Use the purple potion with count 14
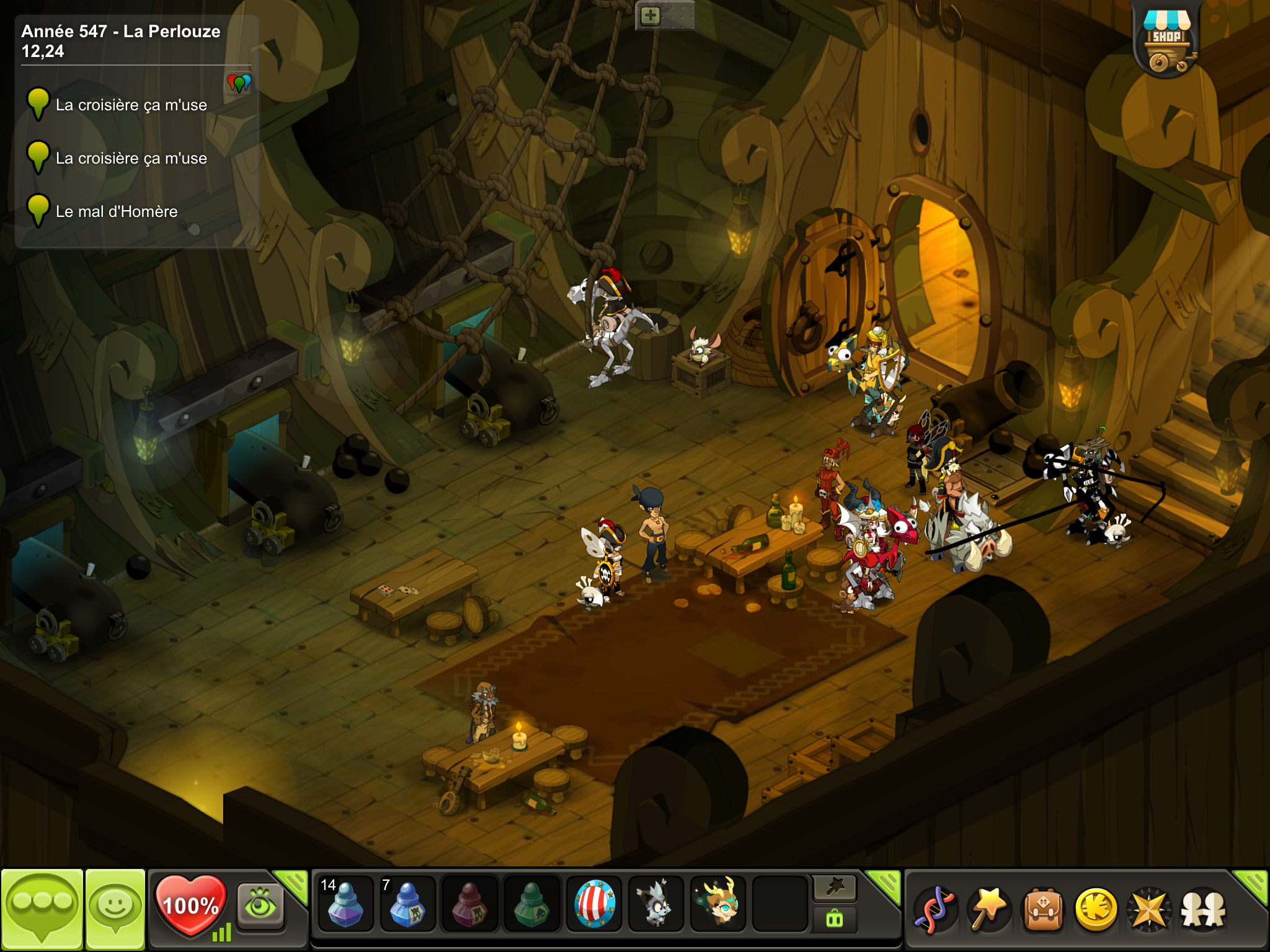This screenshot has width=1270, height=952. tap(345, 904)
